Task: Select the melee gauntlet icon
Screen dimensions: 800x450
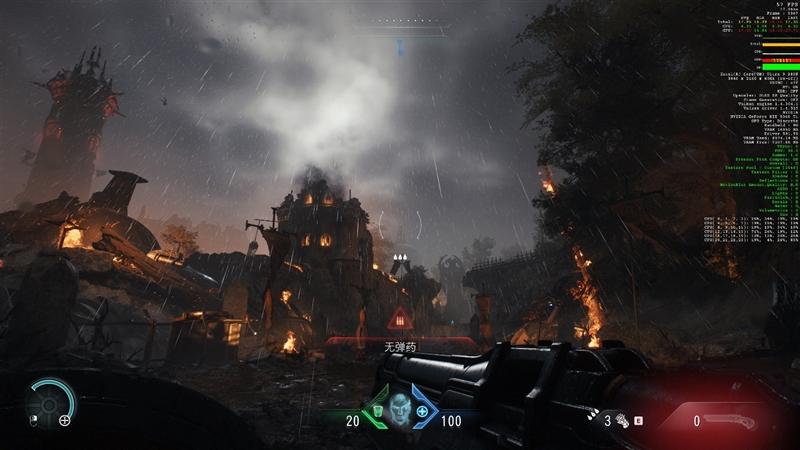Action: [620, 421]
